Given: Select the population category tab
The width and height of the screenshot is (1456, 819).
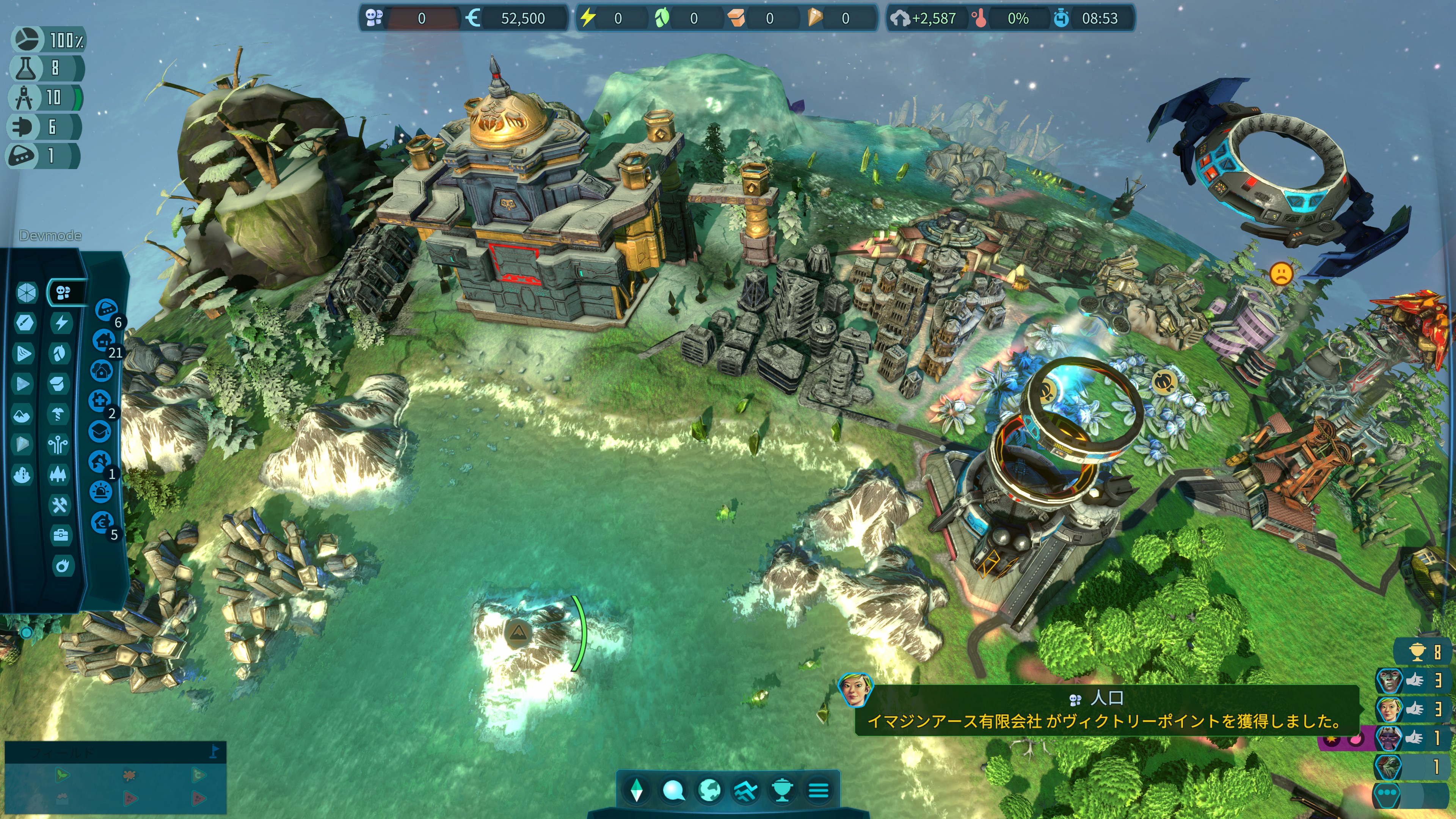Looking at the screenshot, I should 63,292.
